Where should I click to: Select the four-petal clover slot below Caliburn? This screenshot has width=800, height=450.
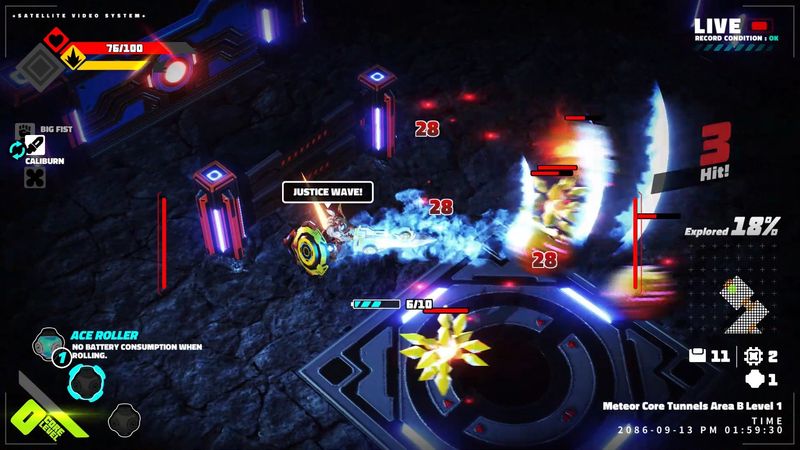point(35,177)
